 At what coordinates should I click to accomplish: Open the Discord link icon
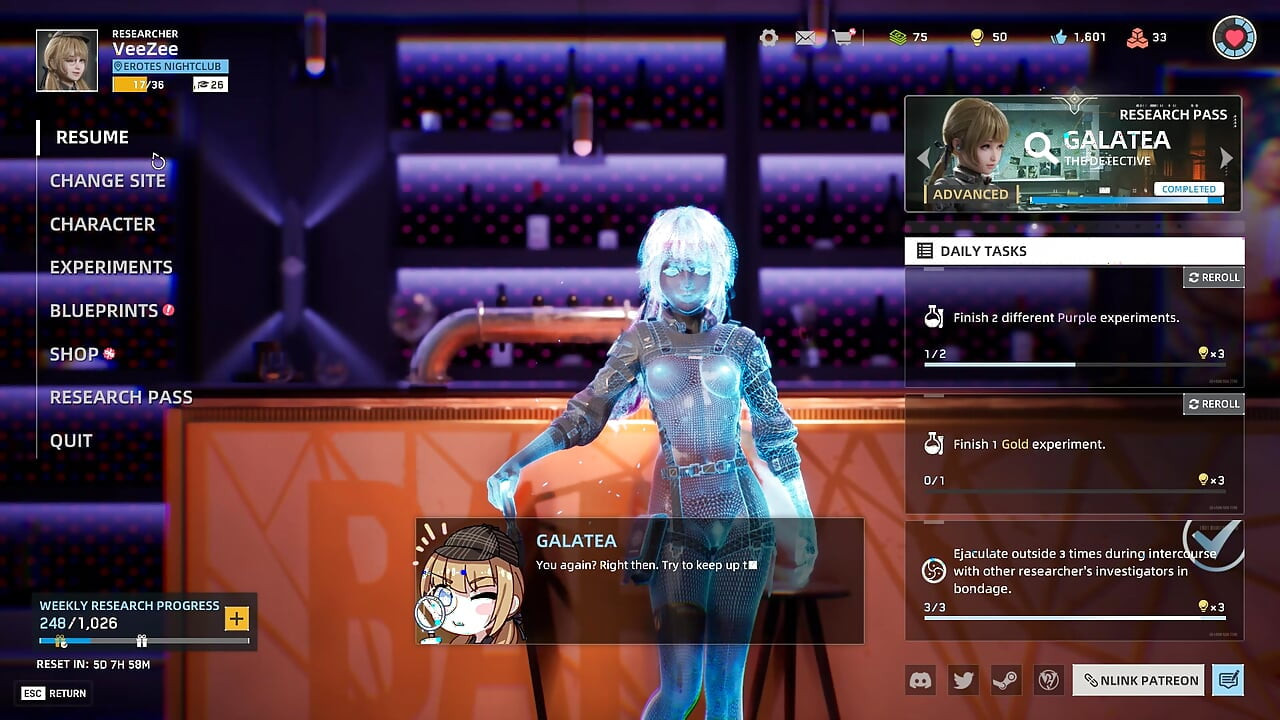tap(920, 680)
